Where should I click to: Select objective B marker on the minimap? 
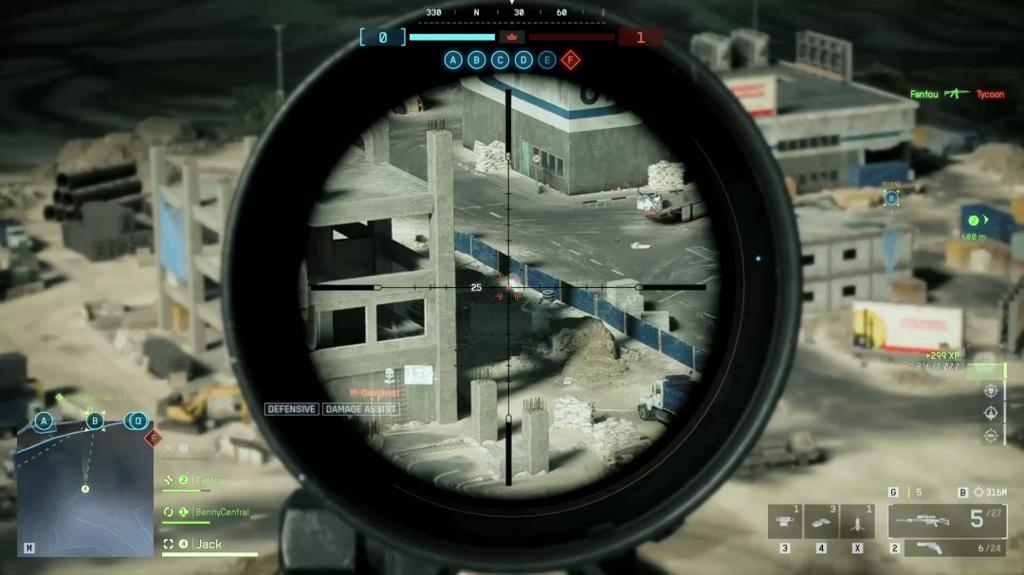pos(95,421)
